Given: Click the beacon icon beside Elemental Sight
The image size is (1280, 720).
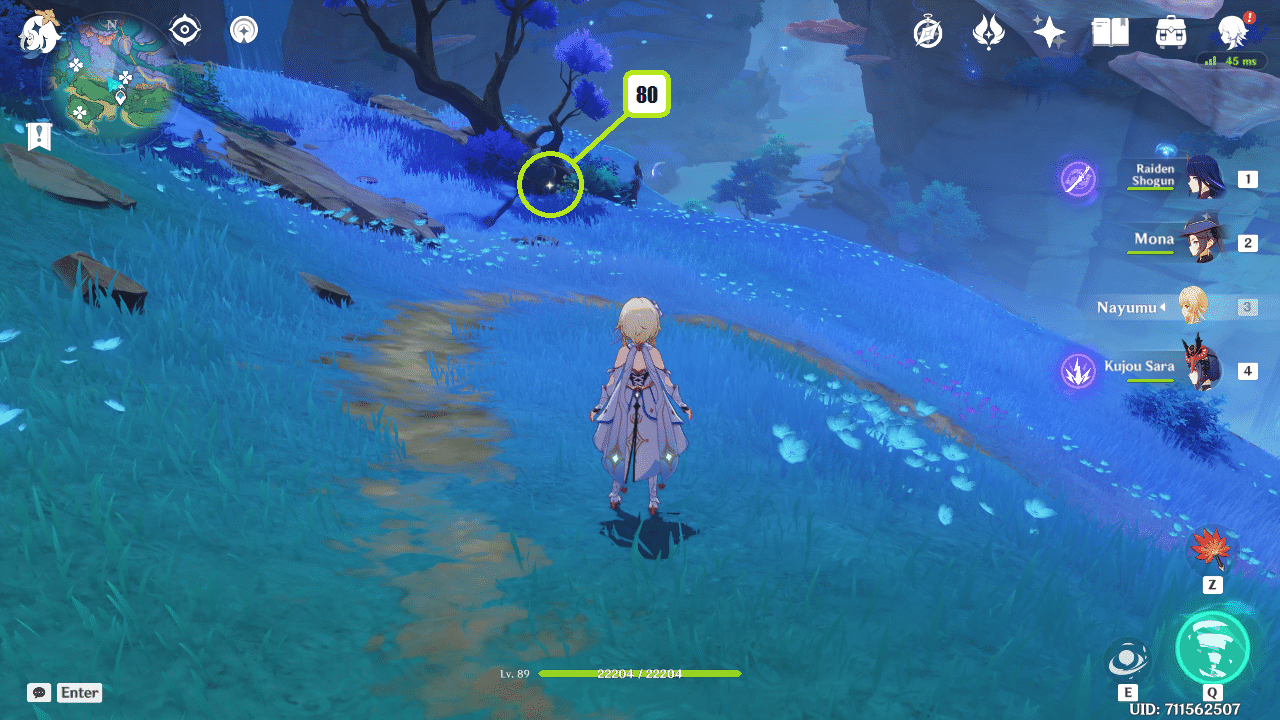Looking at the screenshot, I should [243, 30].
